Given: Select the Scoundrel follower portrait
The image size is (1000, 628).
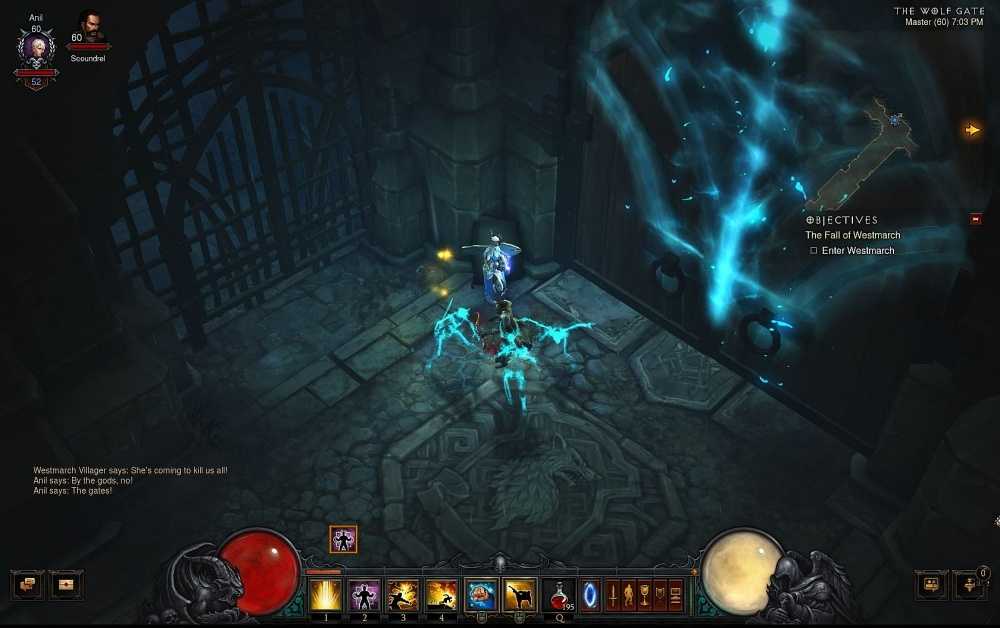Looking at the screenshot, I should click(x=90, y=28).
